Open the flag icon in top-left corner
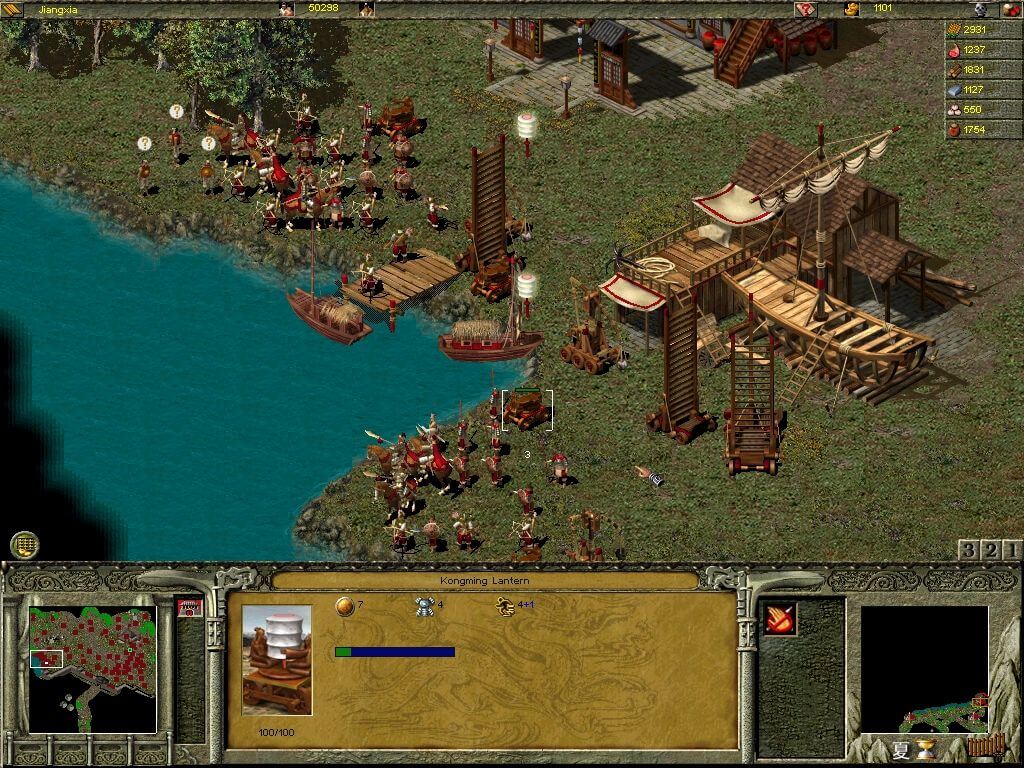This screenshot has height=768, width=1024. click(12, 9)
